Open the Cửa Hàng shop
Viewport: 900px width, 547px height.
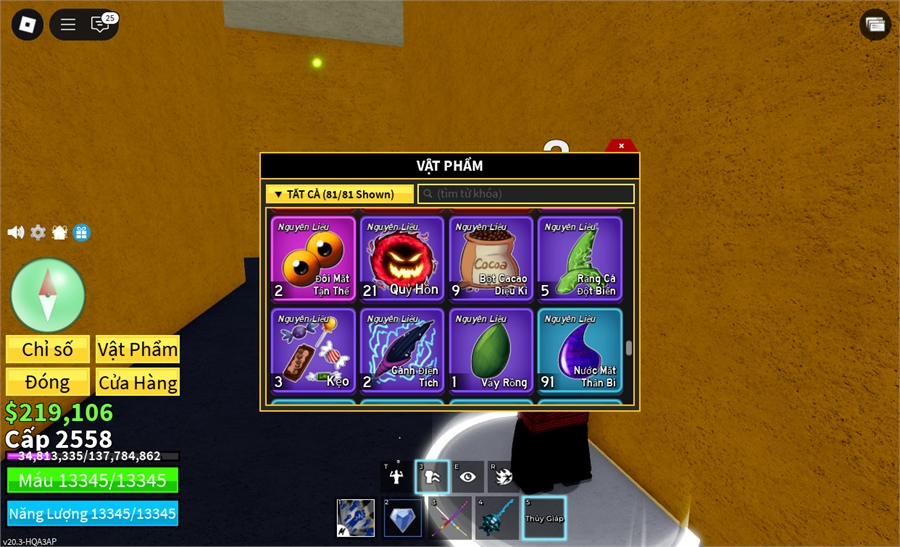click(138, 382)
